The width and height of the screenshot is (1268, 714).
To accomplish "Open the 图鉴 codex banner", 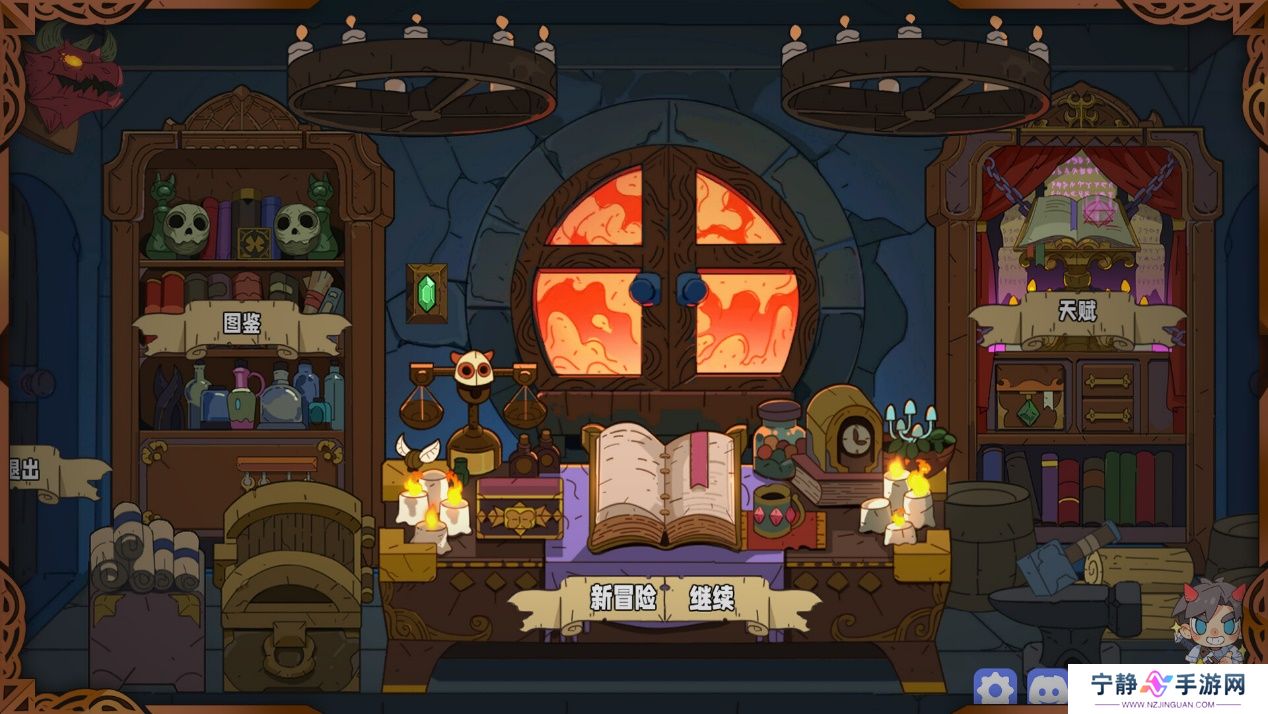I will 241,323.
